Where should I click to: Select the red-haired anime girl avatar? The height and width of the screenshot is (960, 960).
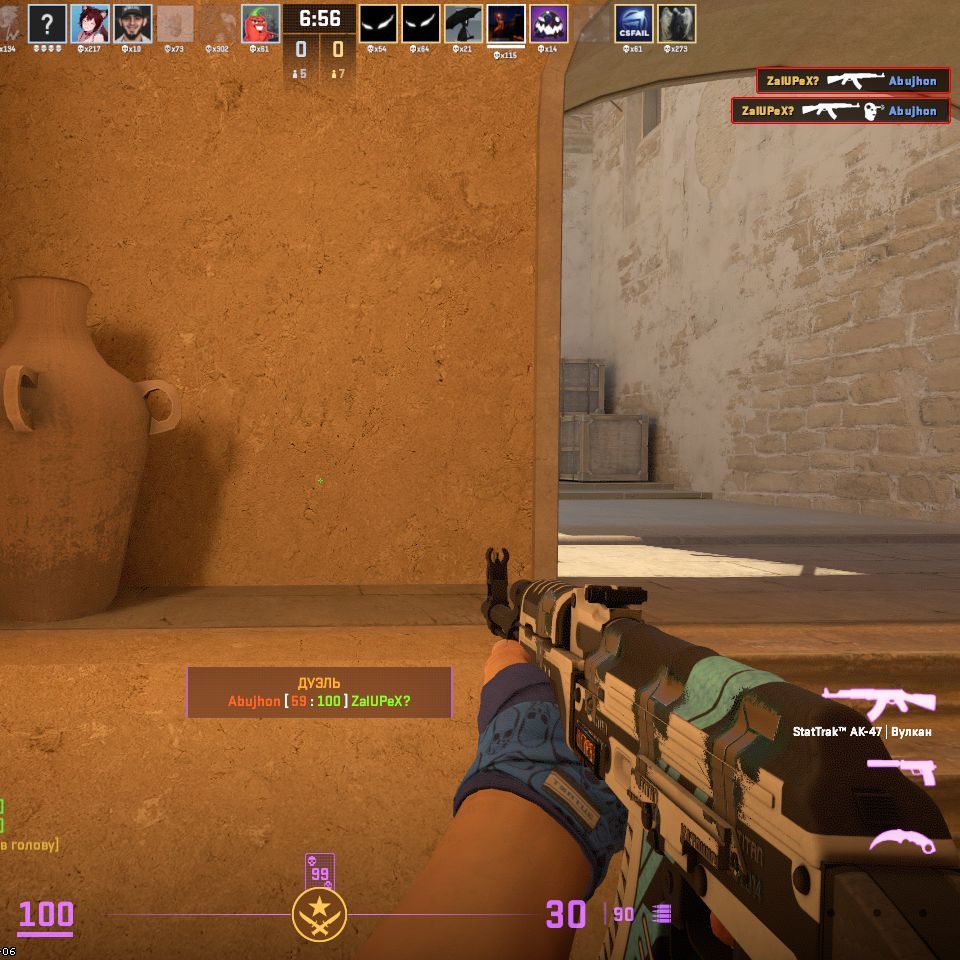tap(90, 23)
